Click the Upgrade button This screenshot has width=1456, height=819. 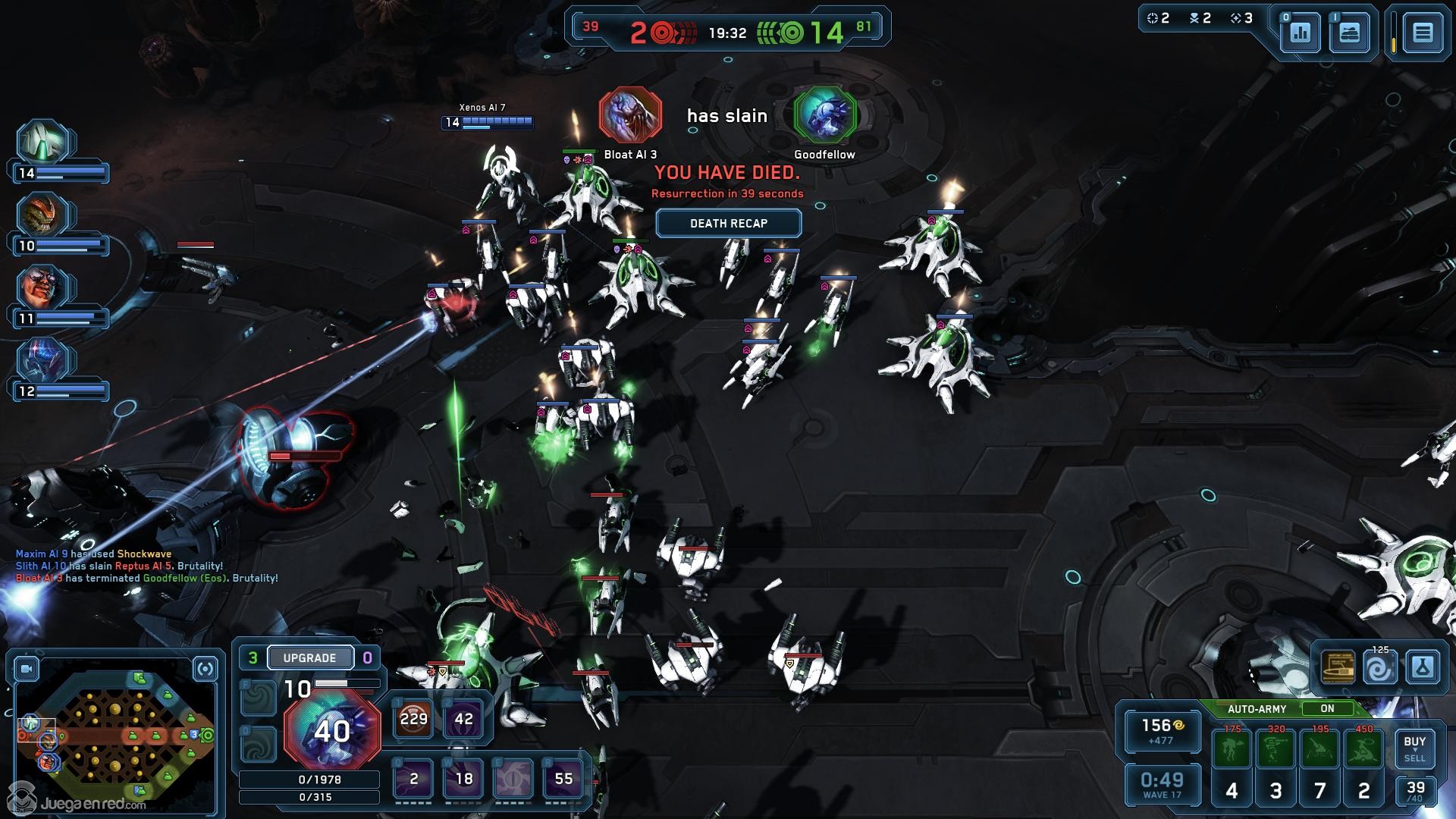(x=309, y=657)
